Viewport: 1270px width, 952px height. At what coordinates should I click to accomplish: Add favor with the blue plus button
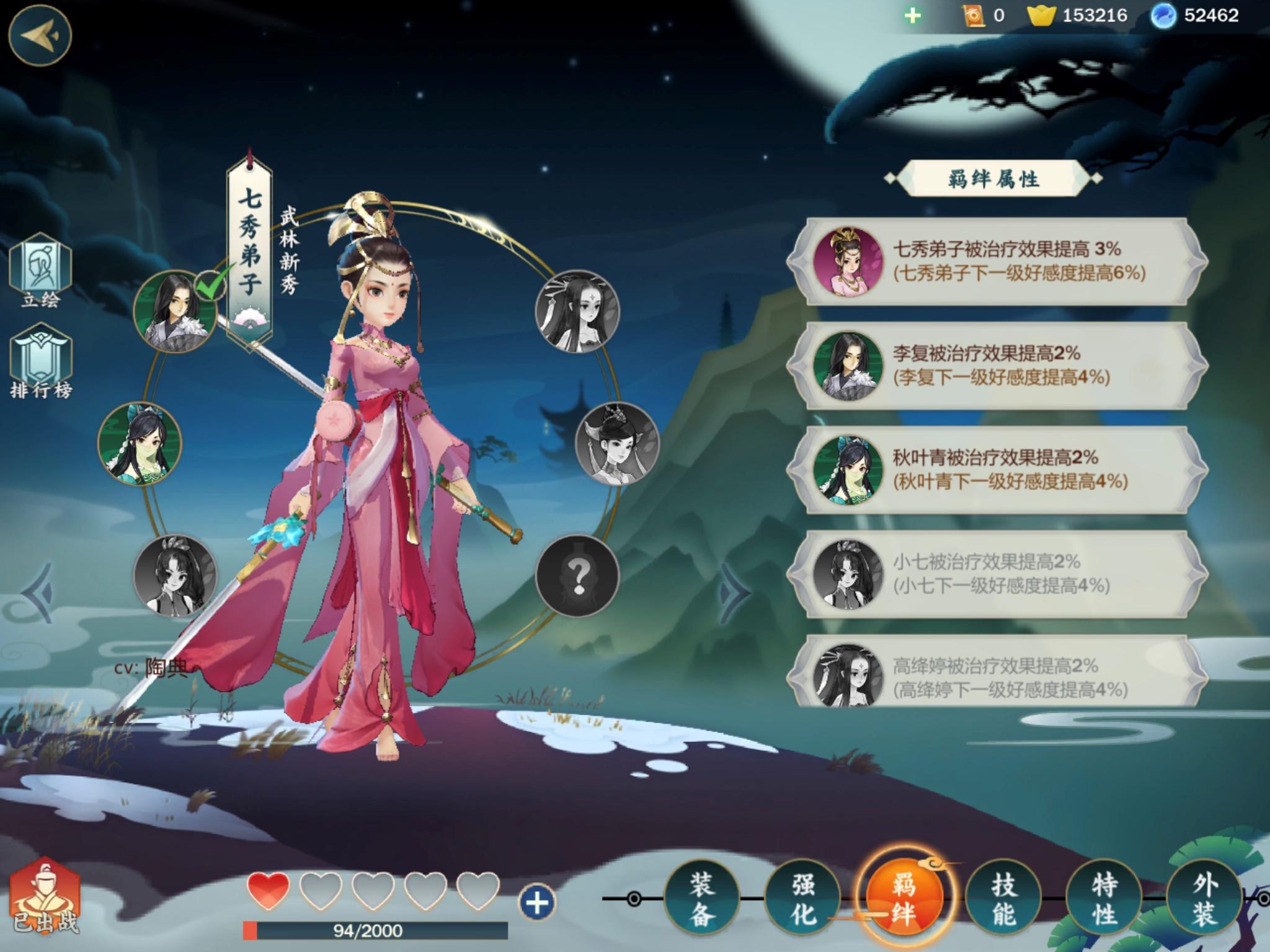click(x=536, y=902)
